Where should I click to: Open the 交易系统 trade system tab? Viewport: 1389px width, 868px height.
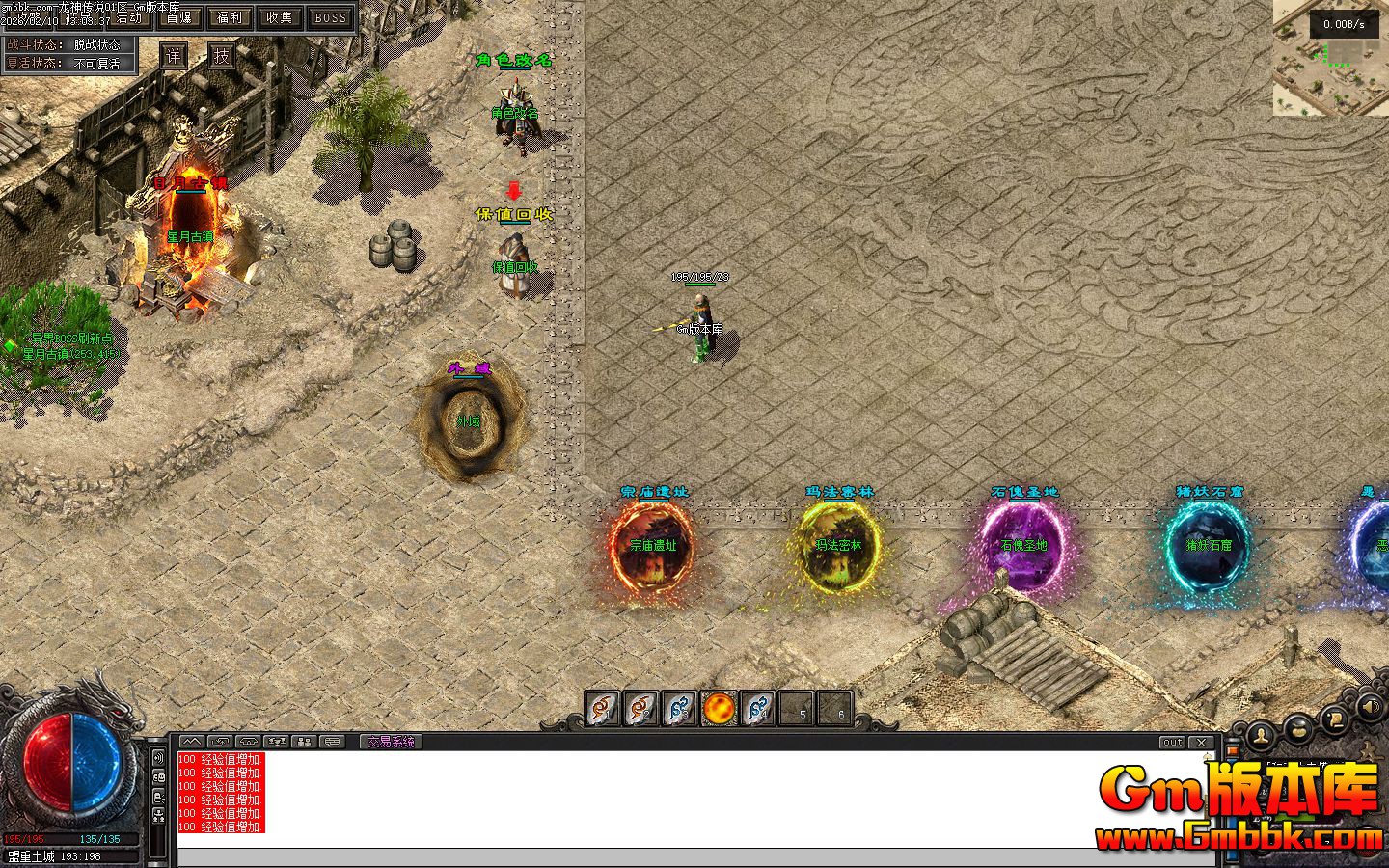click(391, 742)
